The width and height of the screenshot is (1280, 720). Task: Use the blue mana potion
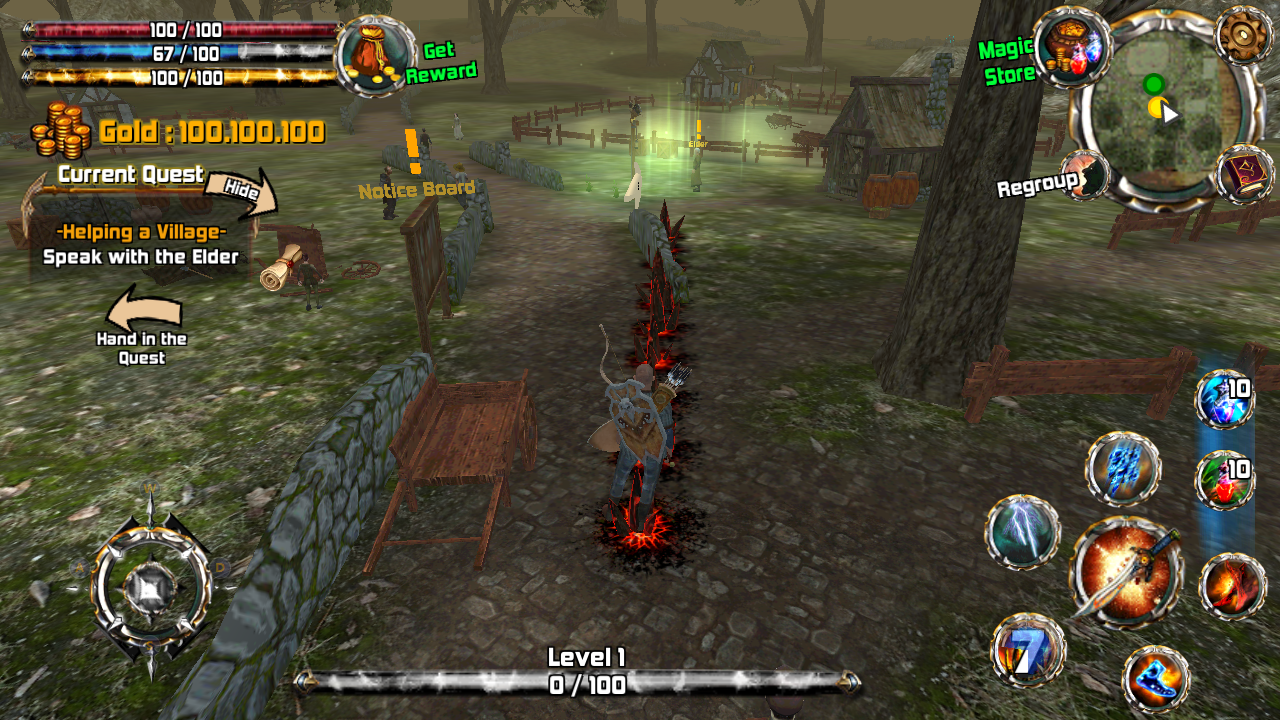click(1225, 398)
